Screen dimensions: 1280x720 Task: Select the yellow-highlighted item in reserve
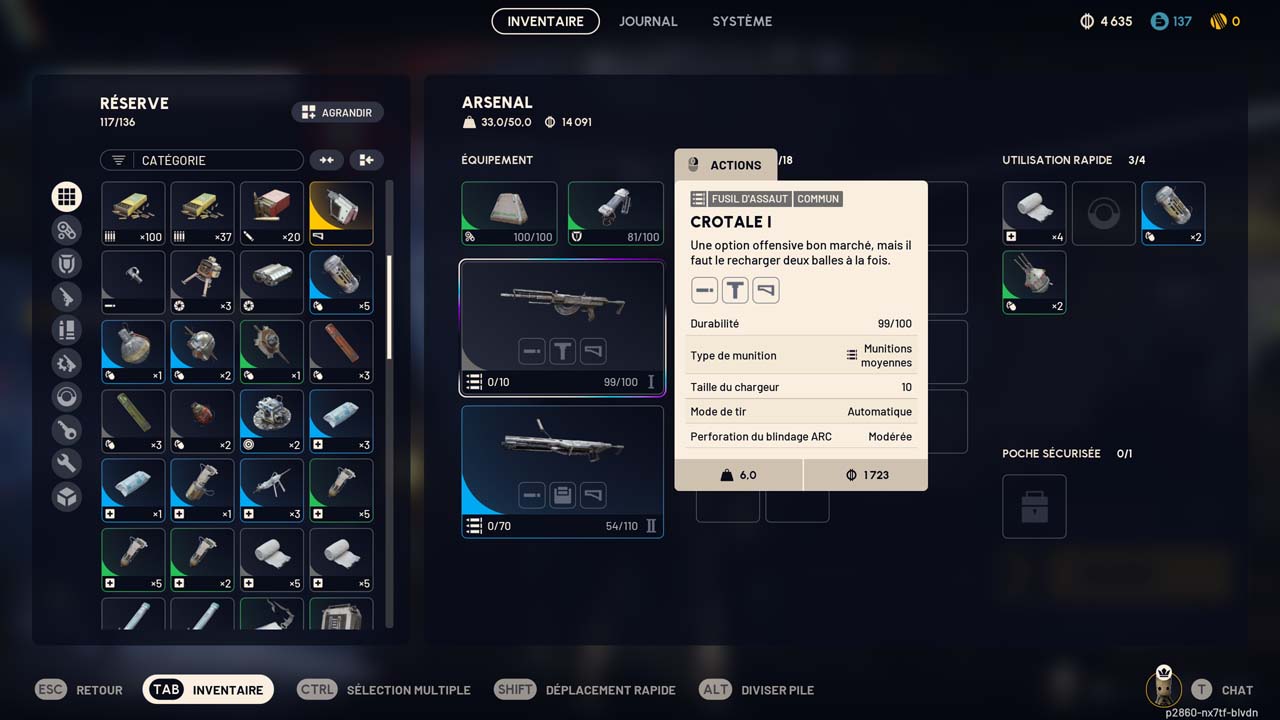tap(341, 213)
